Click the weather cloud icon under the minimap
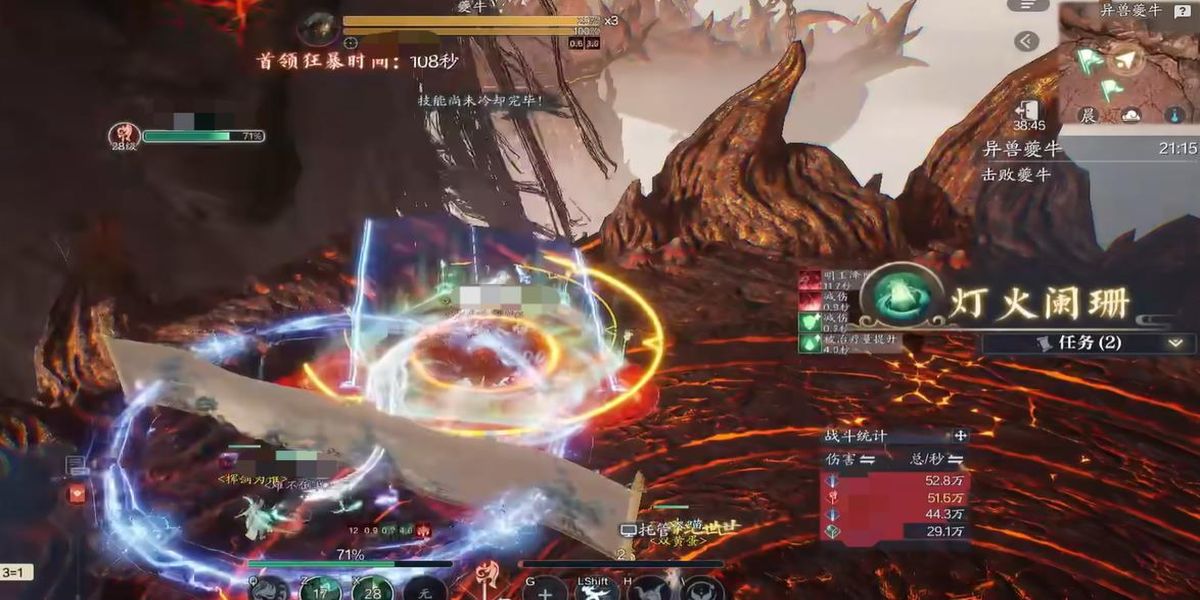Image resolution: width=1200 pixels, height=600 pixels. click(x=1131, y=116)
